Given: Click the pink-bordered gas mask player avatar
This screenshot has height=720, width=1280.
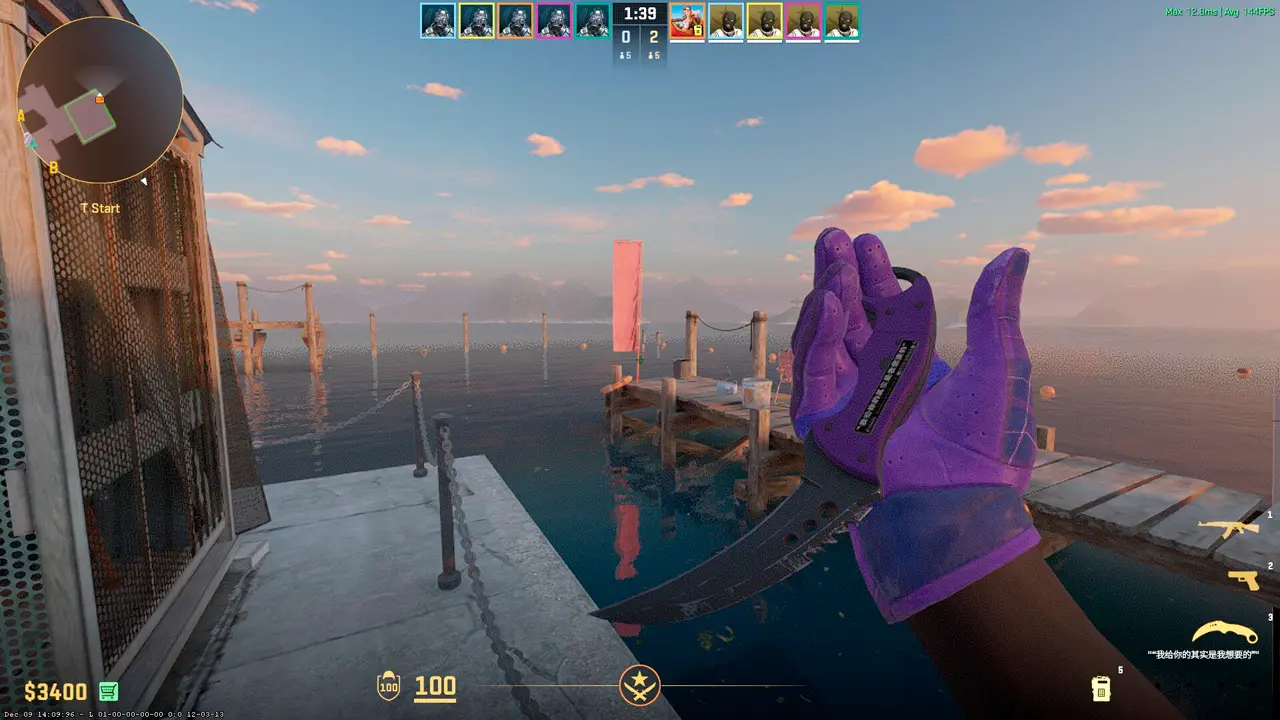Looking at the screenshot, I should [554, 21].
